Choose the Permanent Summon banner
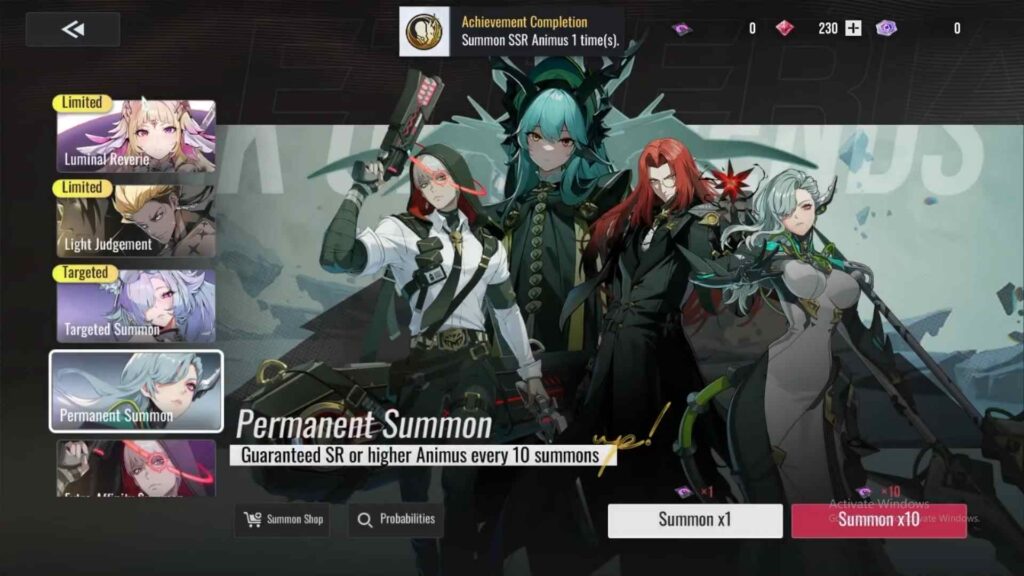1024x576 pixels. [136, 390]
